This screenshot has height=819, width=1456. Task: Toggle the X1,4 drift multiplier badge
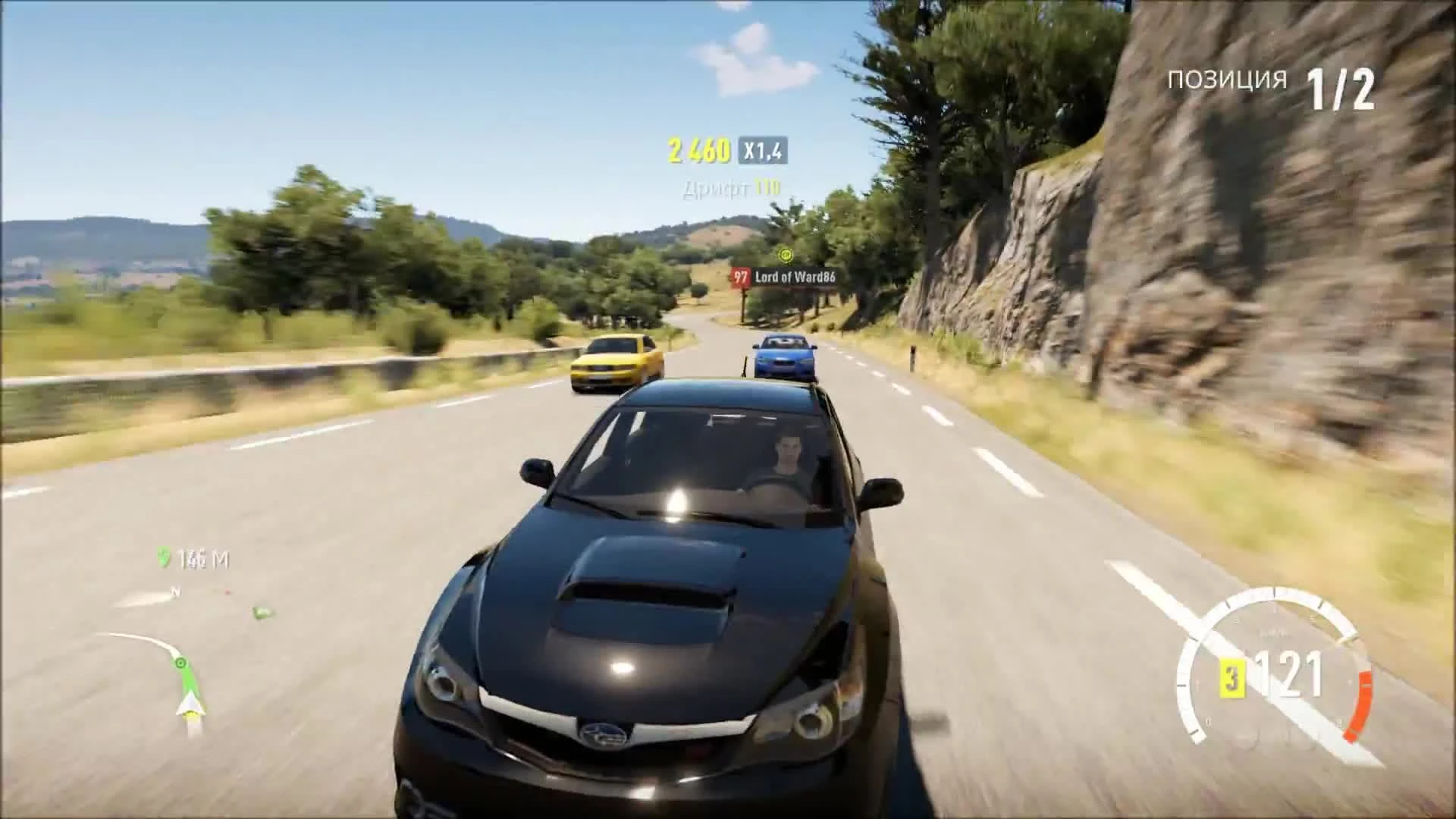point(760,149)
